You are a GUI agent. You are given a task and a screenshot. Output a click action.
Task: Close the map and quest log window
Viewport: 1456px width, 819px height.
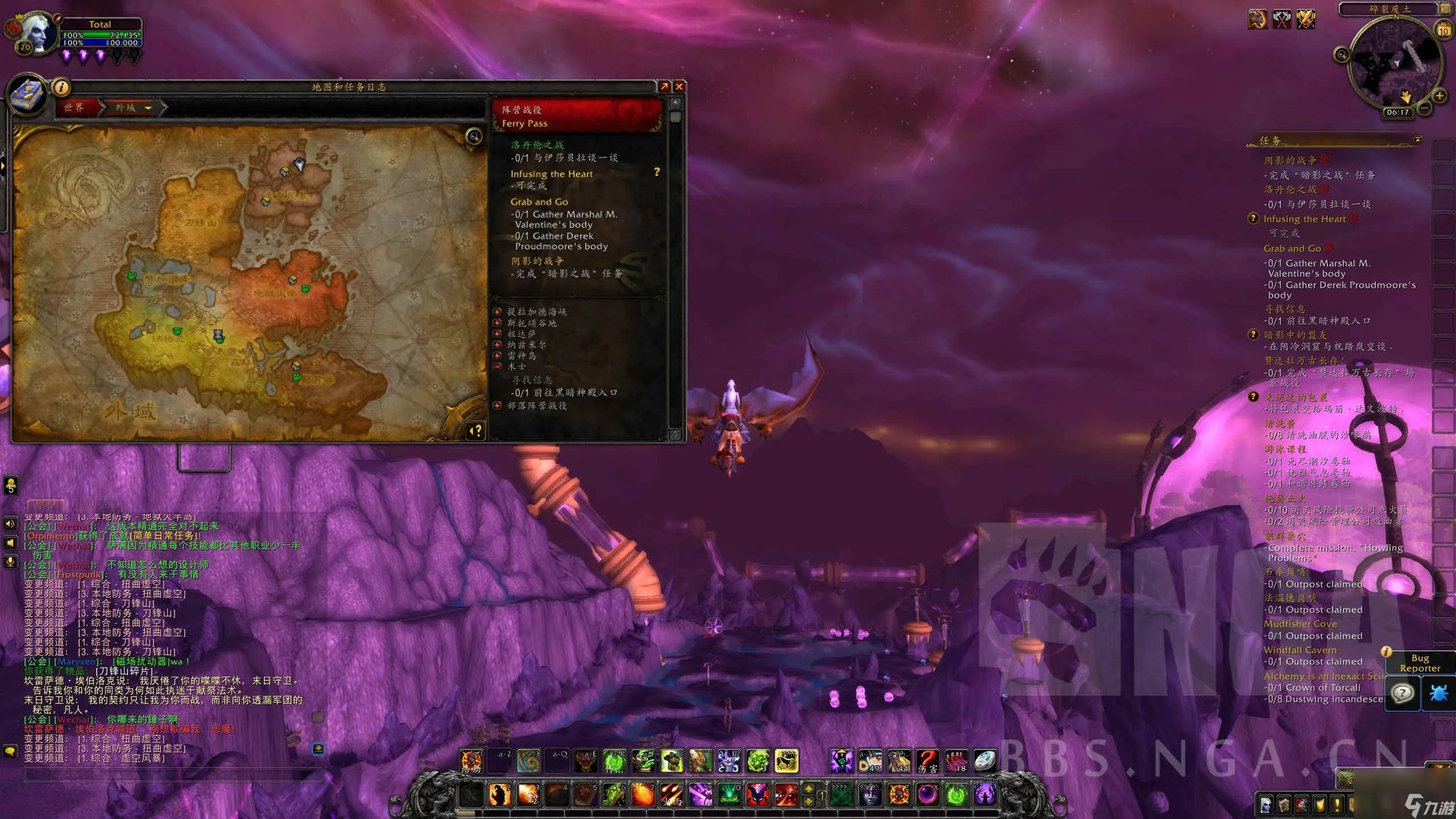(679, 86)
